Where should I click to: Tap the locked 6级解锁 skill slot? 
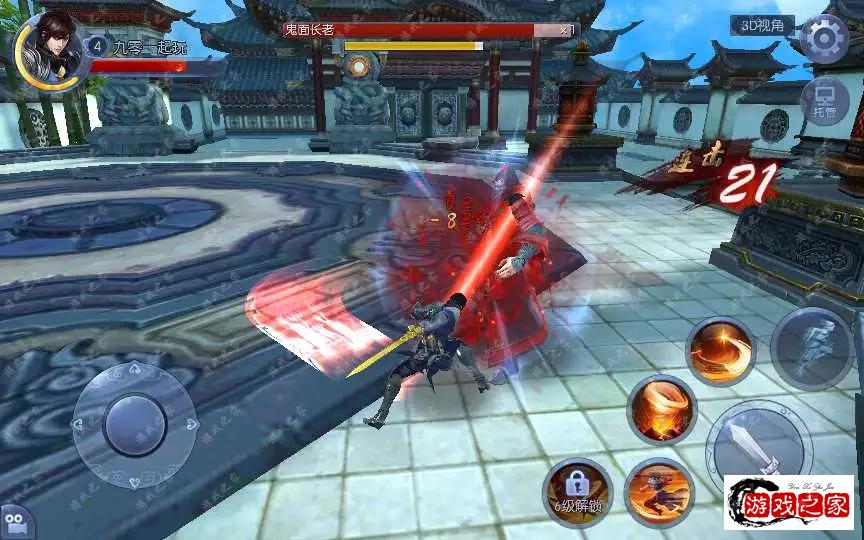point(577,490)
